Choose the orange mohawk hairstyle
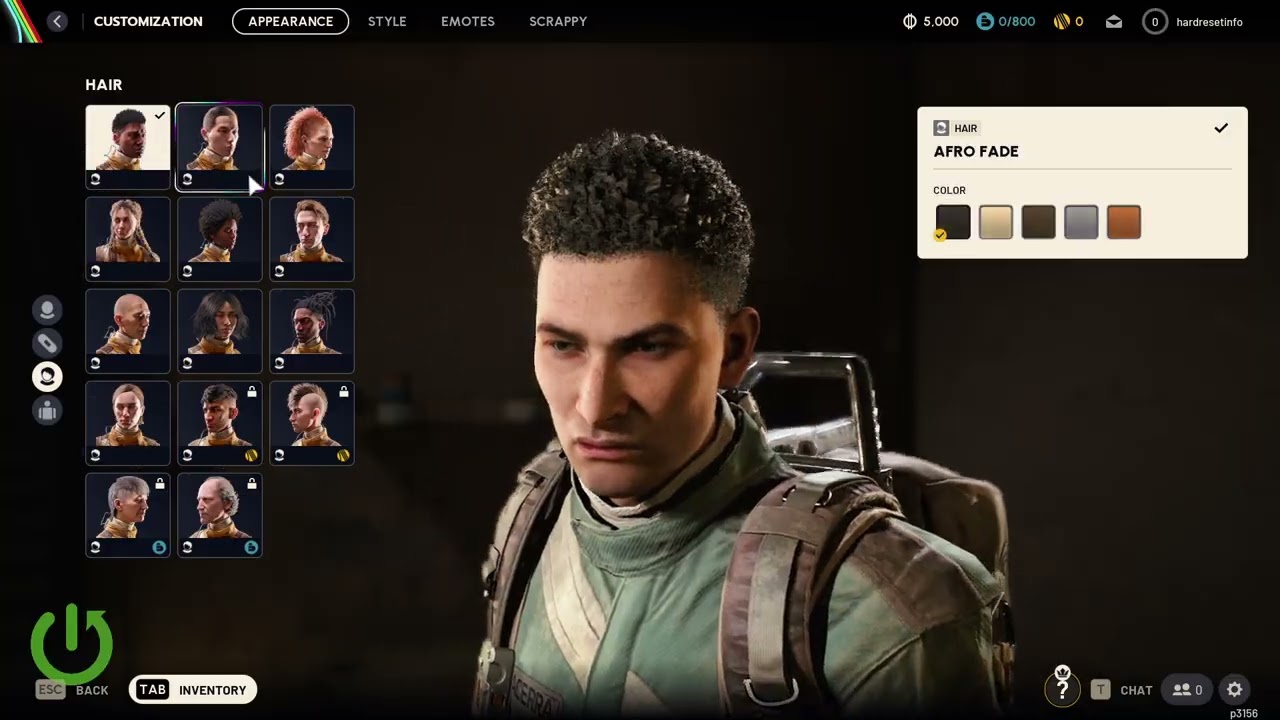 pyautogui.click(x=312, y=147)
